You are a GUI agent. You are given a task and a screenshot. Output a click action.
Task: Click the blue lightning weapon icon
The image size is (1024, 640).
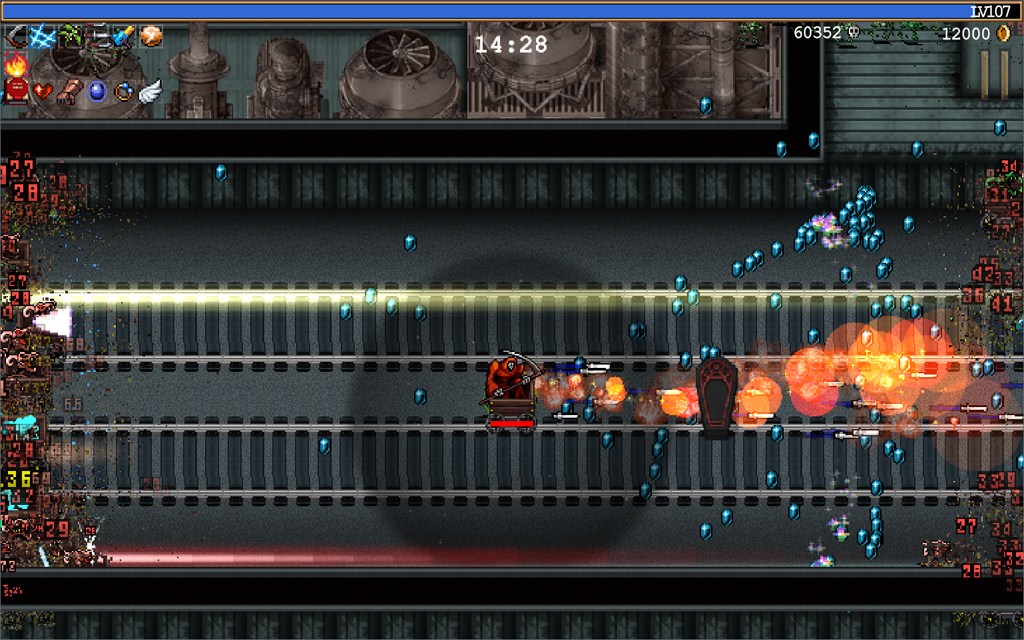coord(43,37)
